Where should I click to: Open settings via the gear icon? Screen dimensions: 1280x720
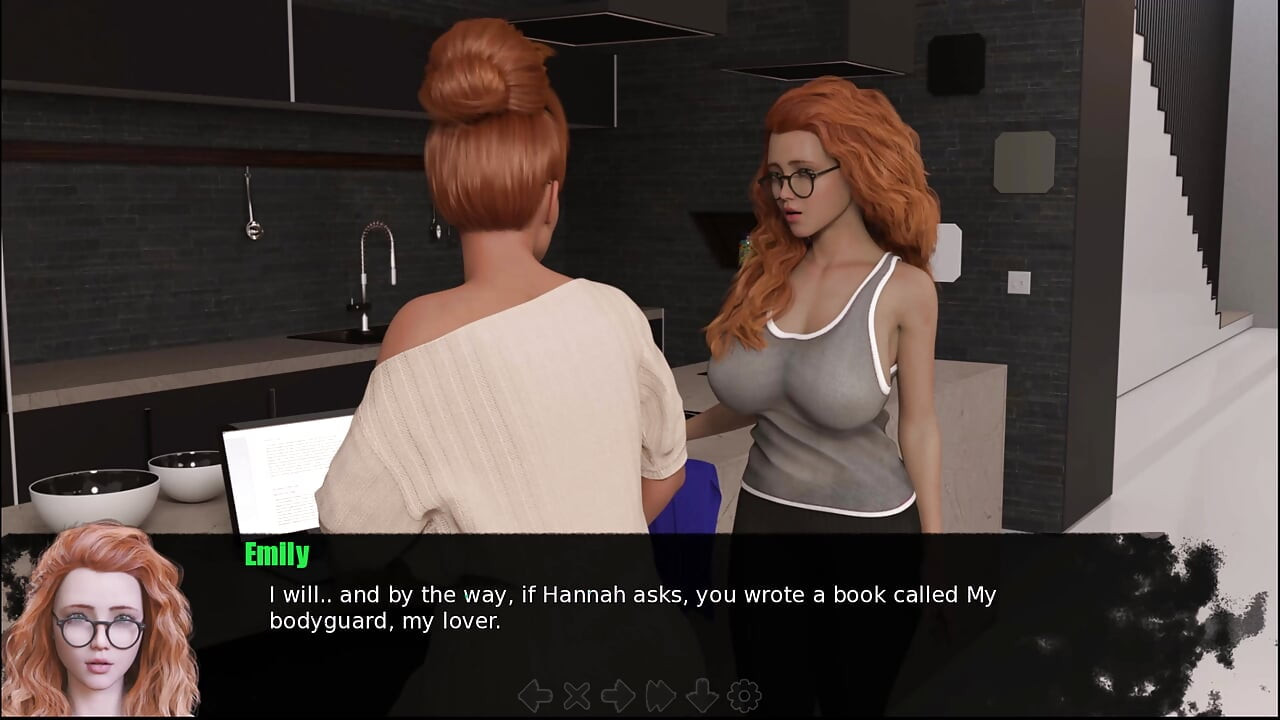coord(744,696)
